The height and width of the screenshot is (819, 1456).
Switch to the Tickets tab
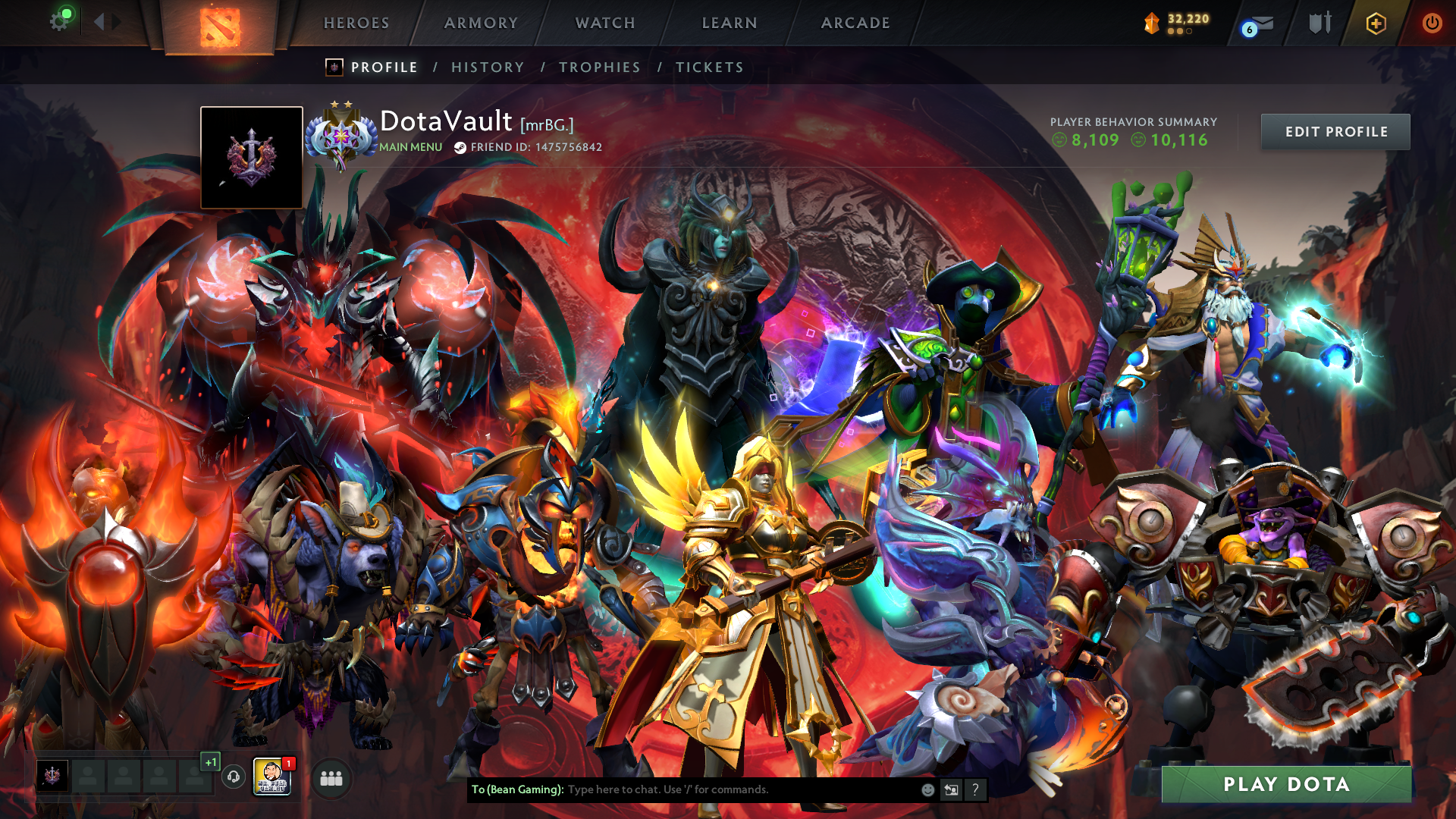[710, 67]
